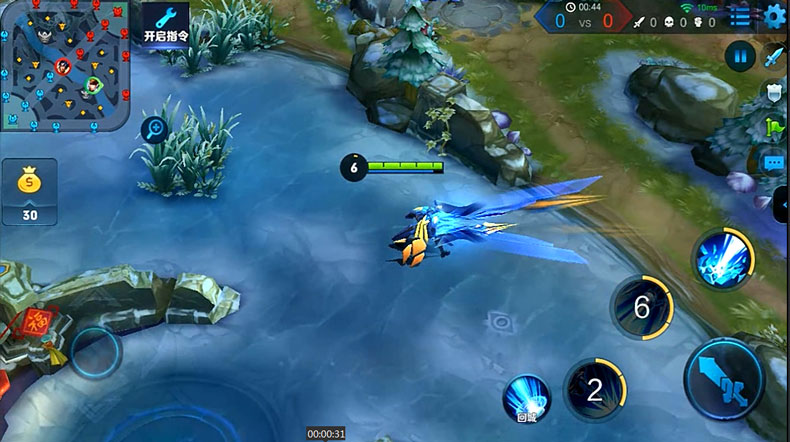Pause with the round pause button
Image resolution: width=790 pixels, height=442 pixels.
click(740, 55)
